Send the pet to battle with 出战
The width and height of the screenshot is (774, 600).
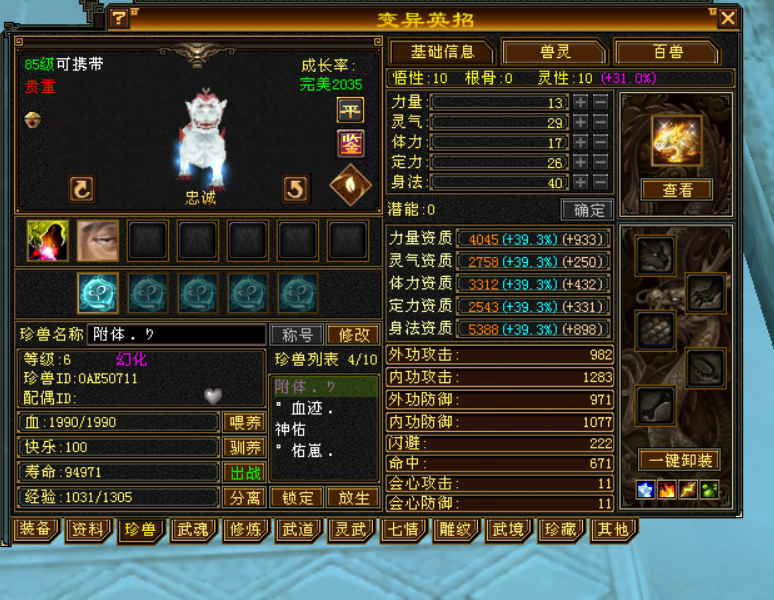[244, 472]
